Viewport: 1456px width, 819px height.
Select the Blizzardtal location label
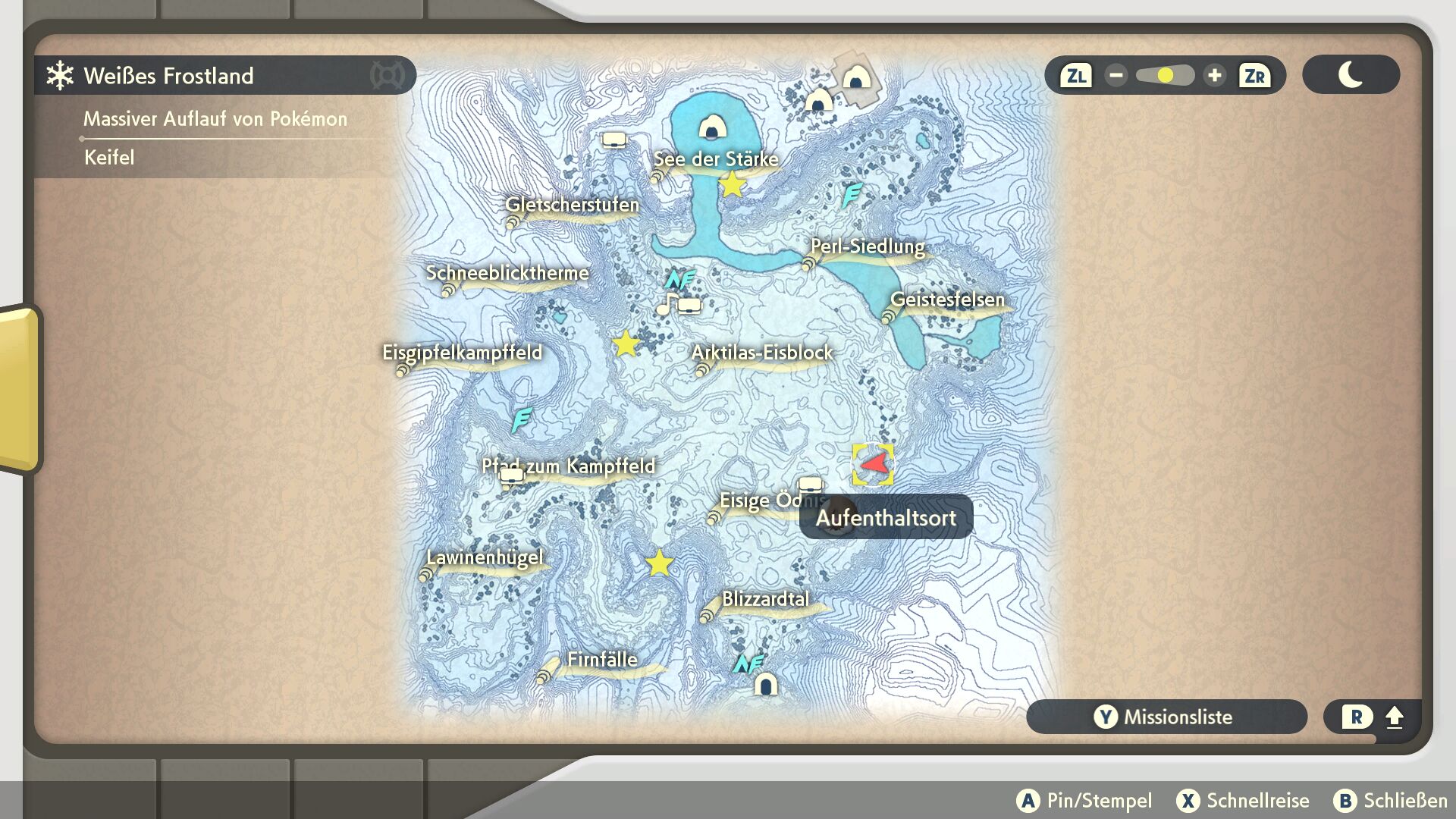click(765, 599)
